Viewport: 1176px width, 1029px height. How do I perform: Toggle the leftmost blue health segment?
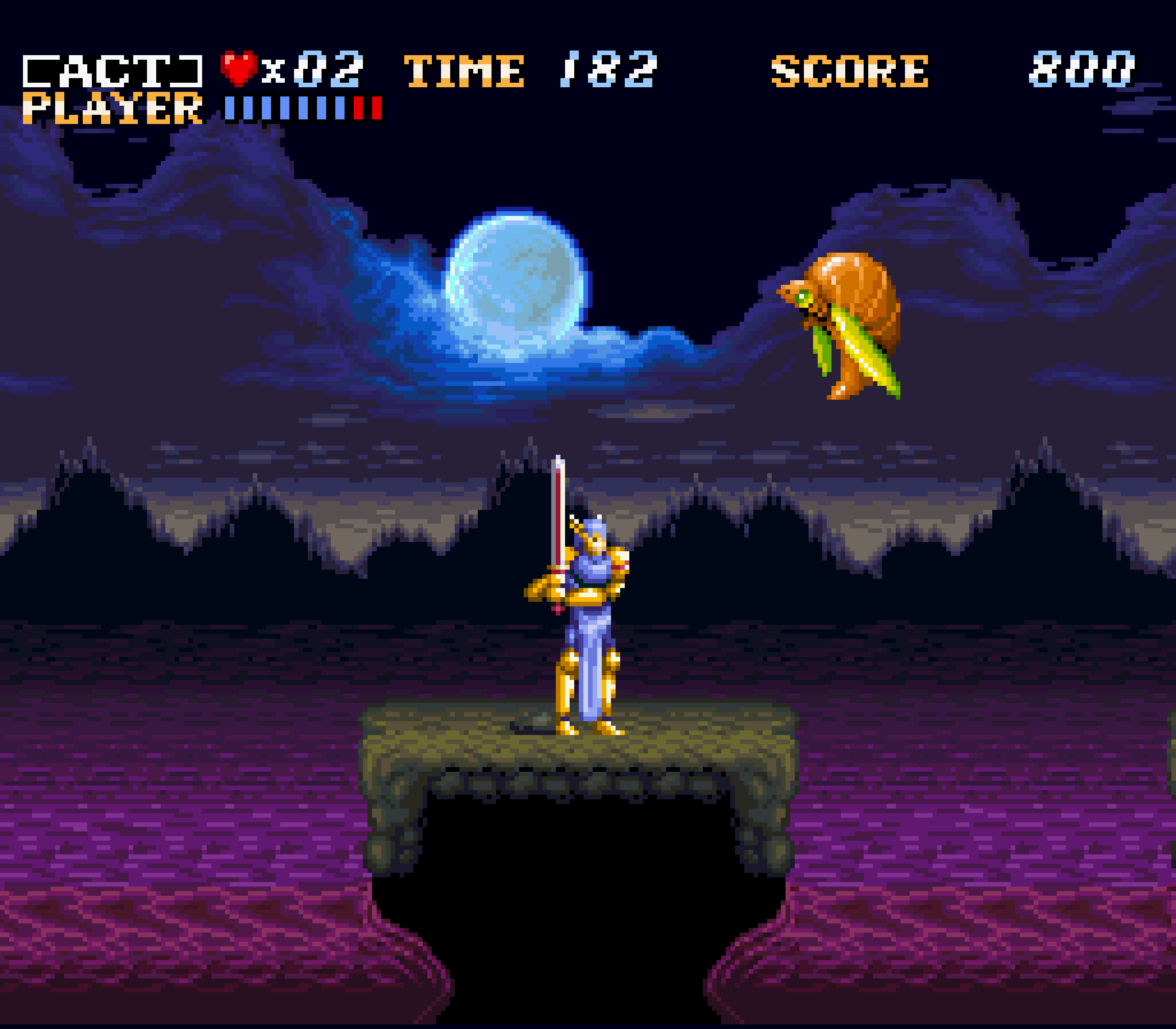(x=230, y=106)
